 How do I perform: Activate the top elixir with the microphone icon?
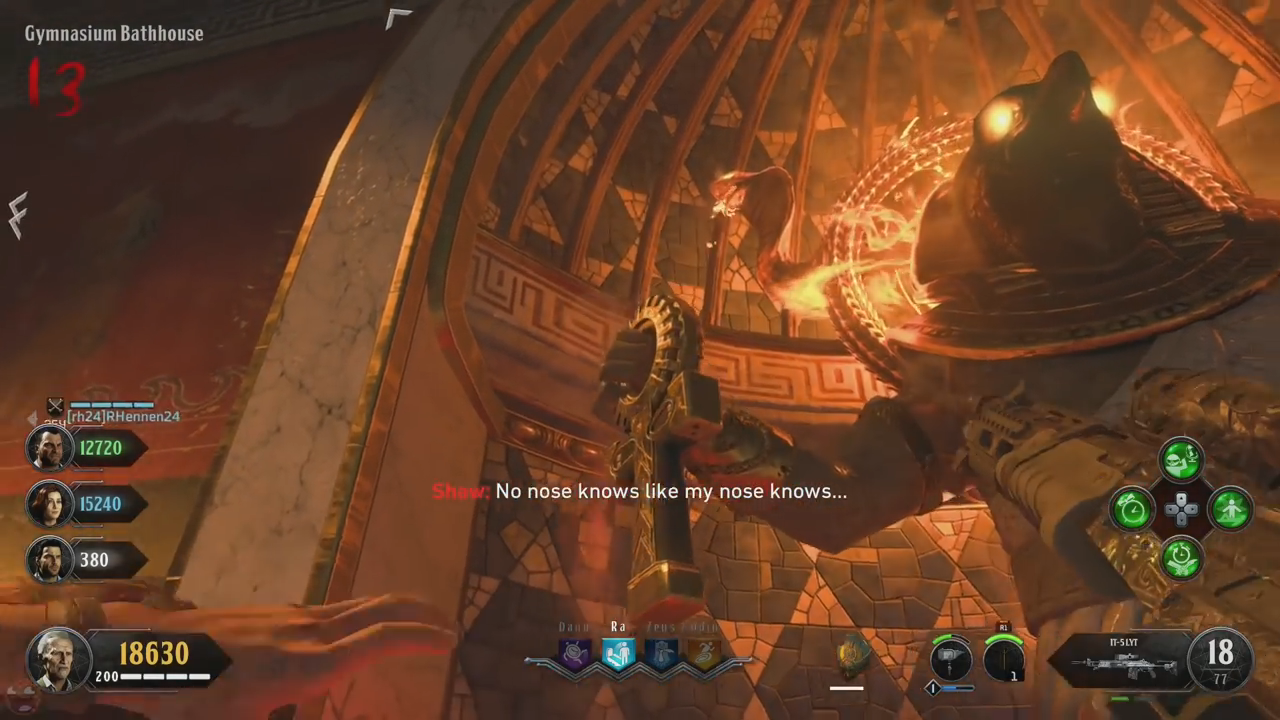[1181, 461]
